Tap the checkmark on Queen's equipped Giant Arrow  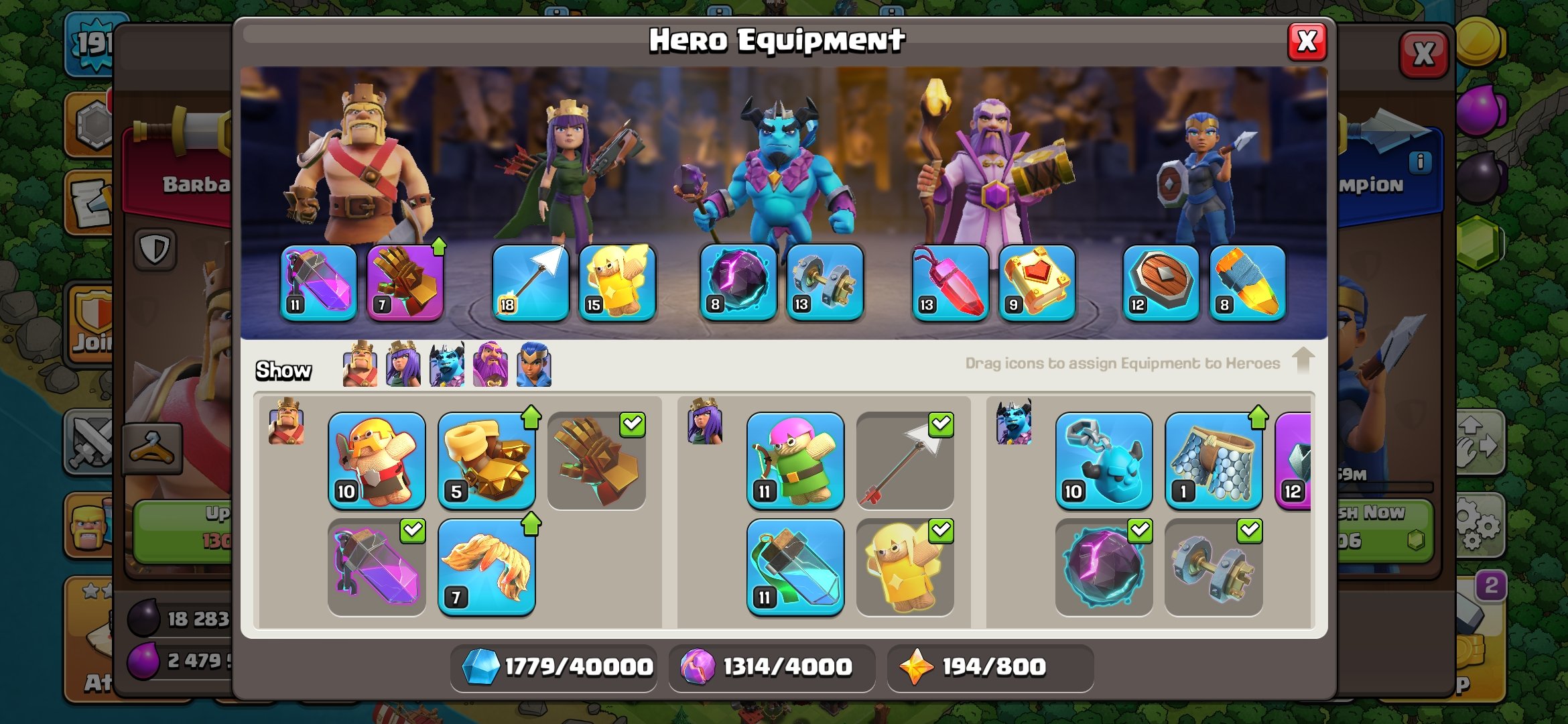click(941, 424)
